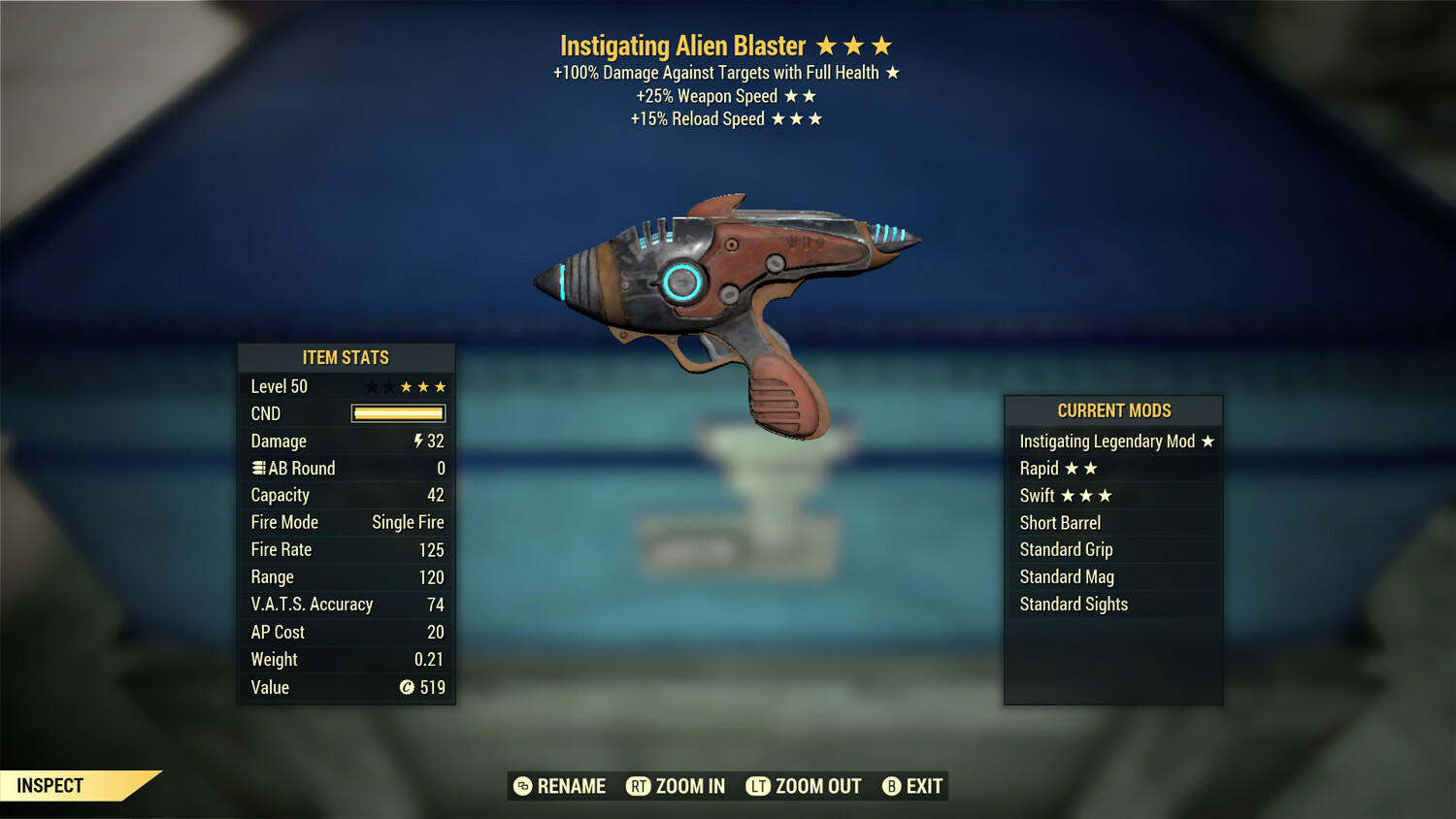Click the ITEM STATS panel header
The width and height of the screenshot is (1456, 819).
346,357
